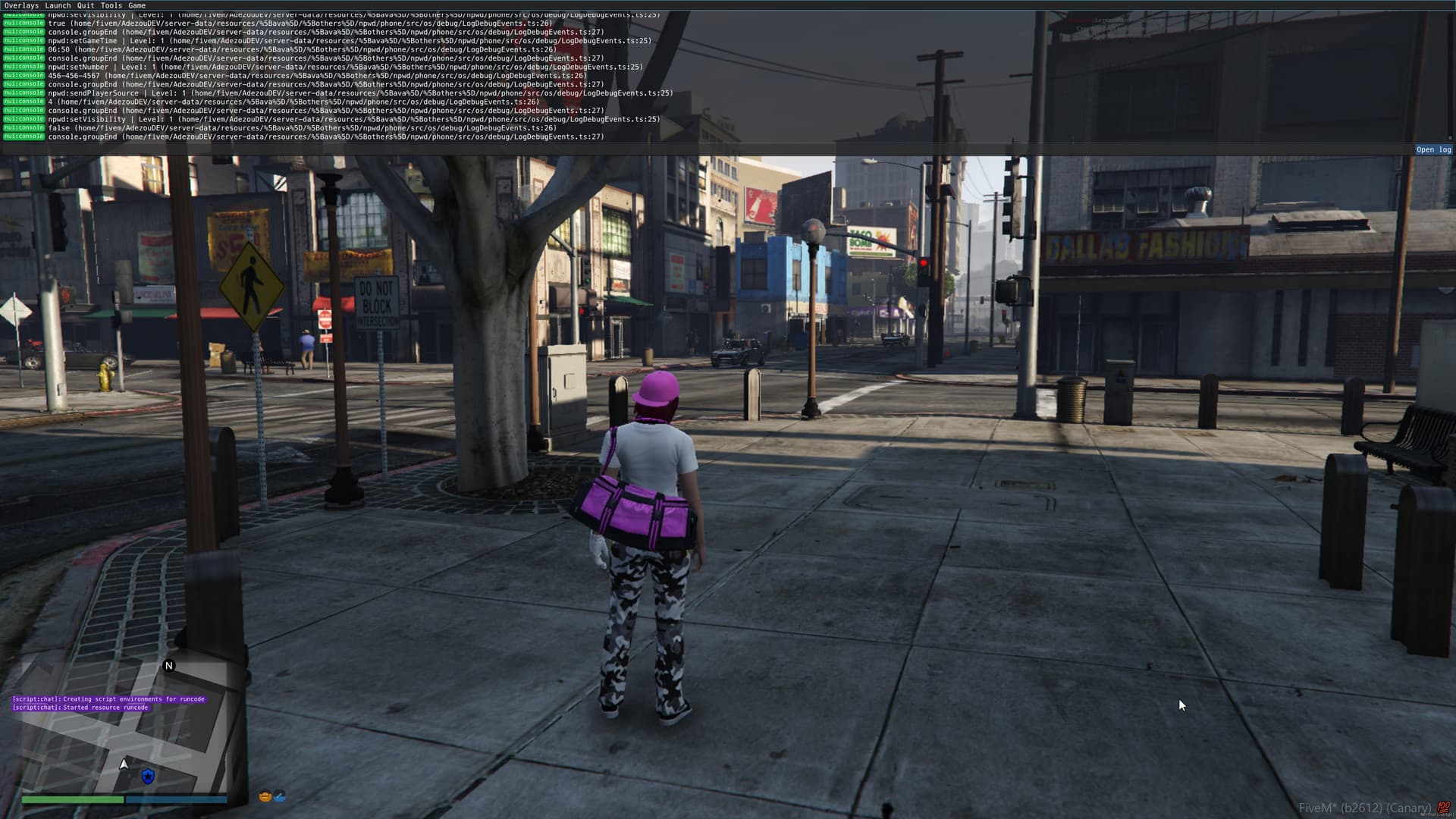Open the Launch menu
This screenshot has height=819, width=1456.
point(58,5)
